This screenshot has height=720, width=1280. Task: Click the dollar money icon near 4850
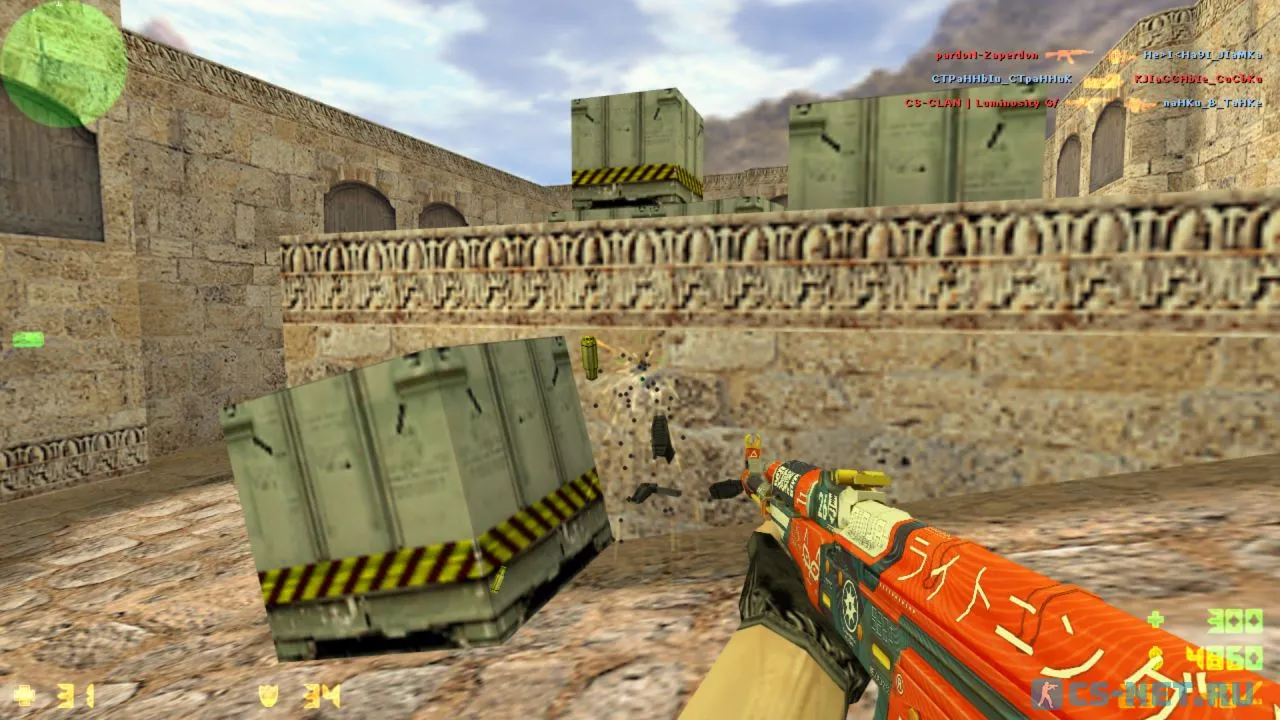click(1156, 654)
